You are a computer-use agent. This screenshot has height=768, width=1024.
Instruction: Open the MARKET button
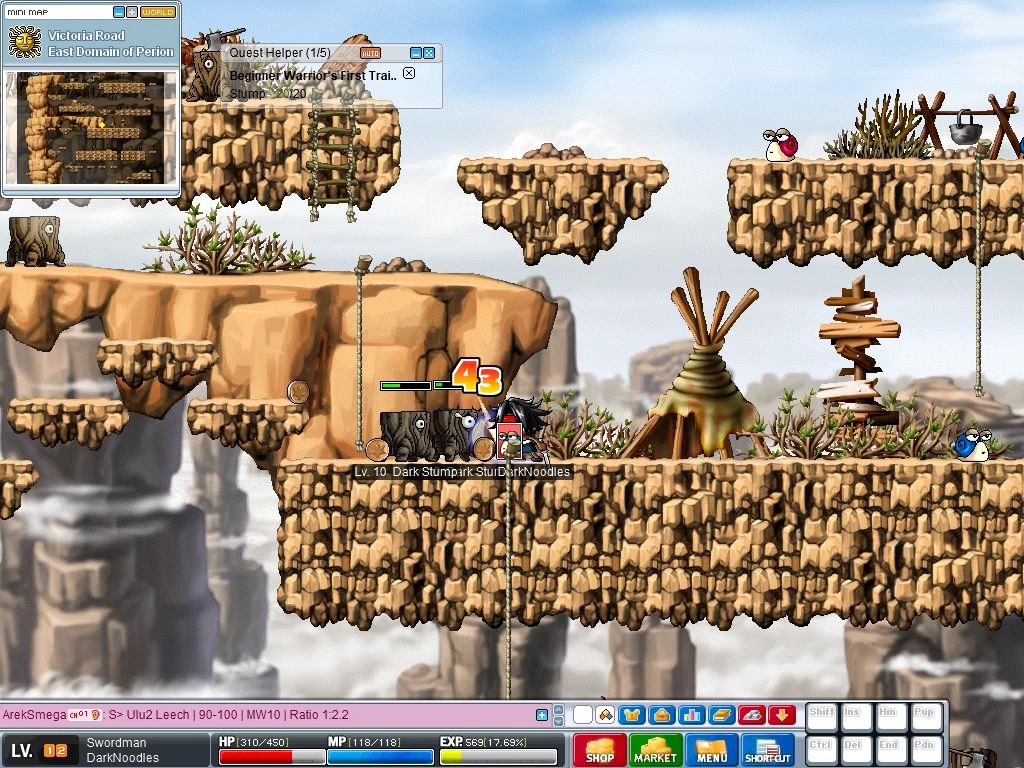click(x=656, y=750)
